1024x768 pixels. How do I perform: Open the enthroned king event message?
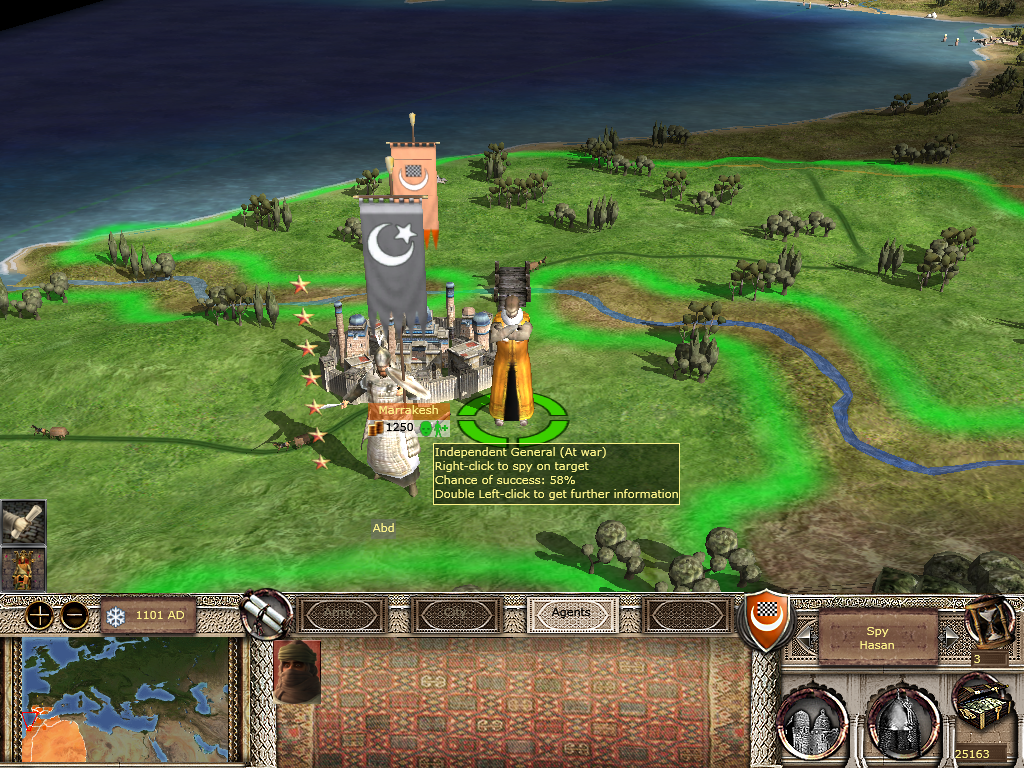click(23, 569)
